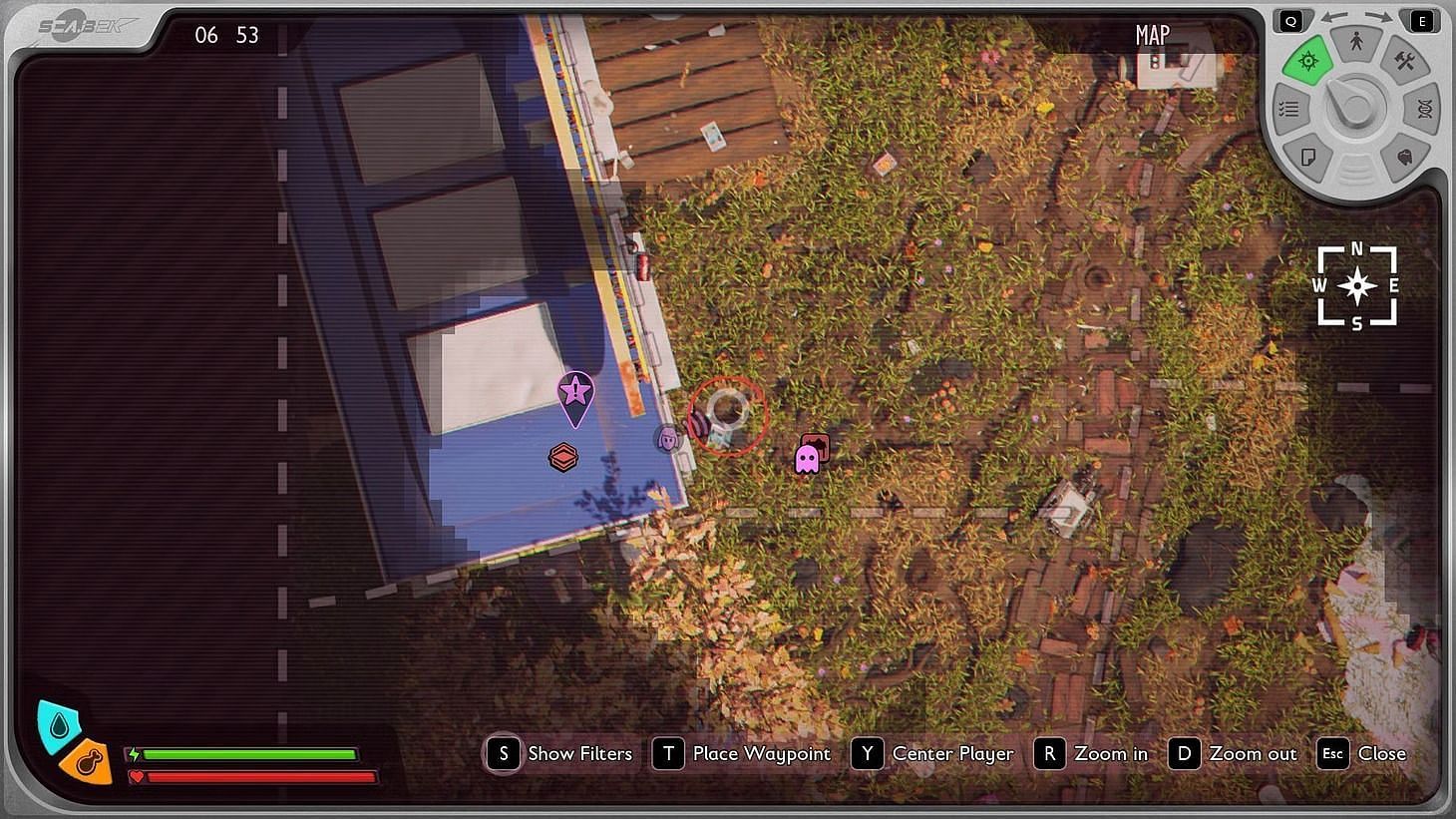Image resolution: width=1456 pixels, height=819 pixels.
Task: Select the DNA icon on the radial wheel
Action: click(1424, 108)
